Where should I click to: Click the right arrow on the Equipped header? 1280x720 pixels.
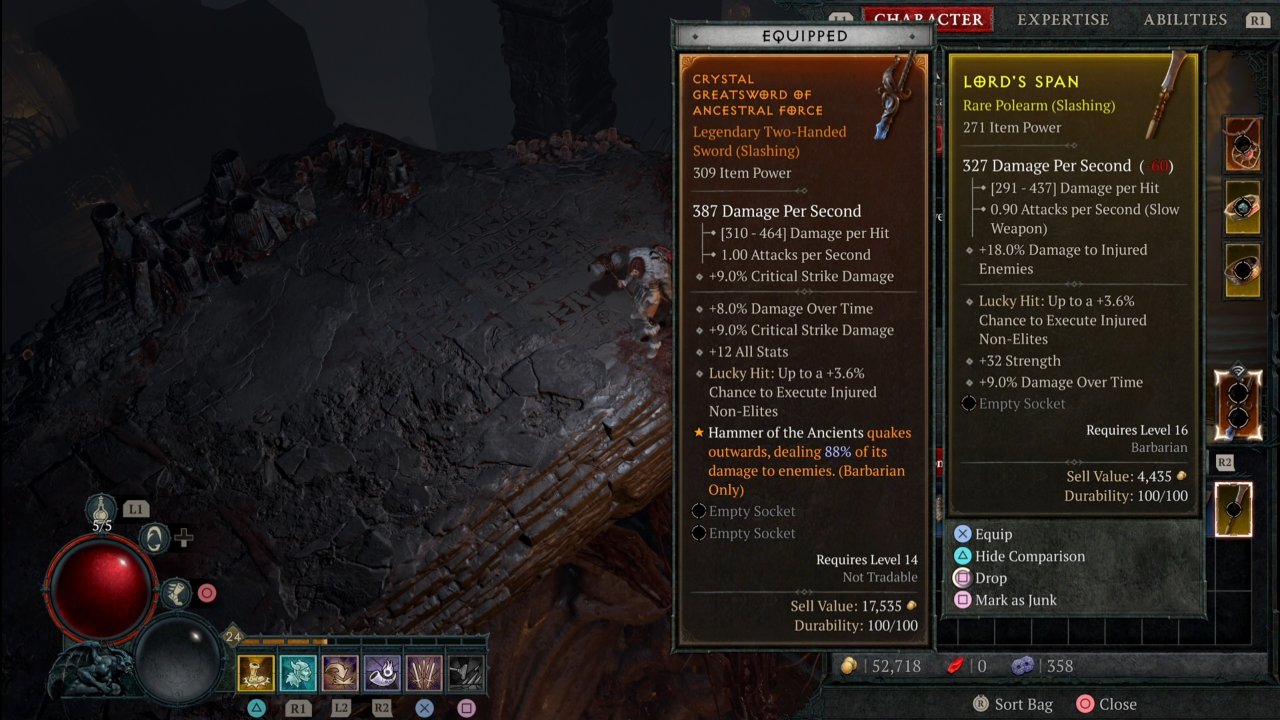click(x=913, y=36)
